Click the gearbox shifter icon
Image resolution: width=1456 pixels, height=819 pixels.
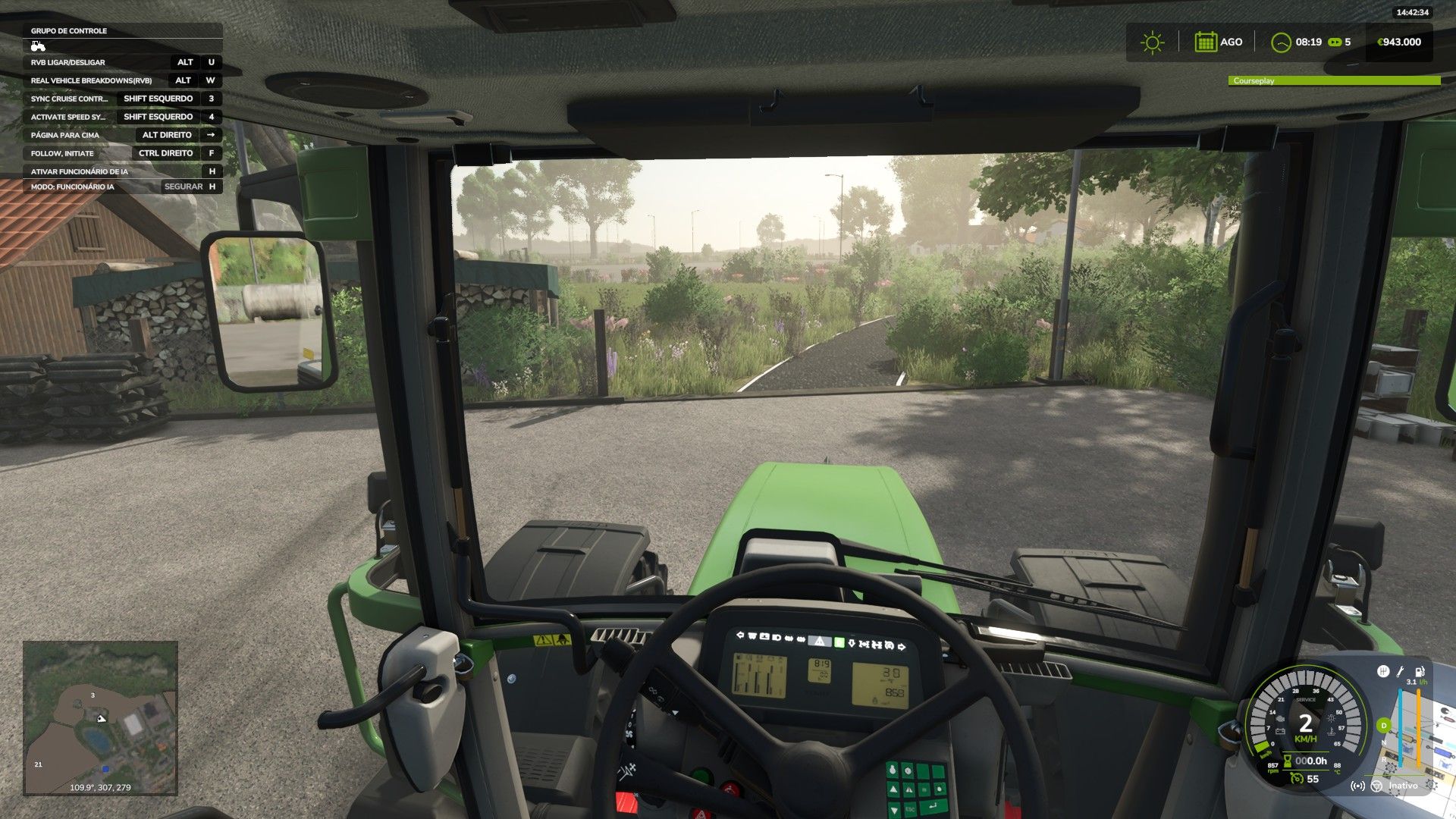[1382, 671]
